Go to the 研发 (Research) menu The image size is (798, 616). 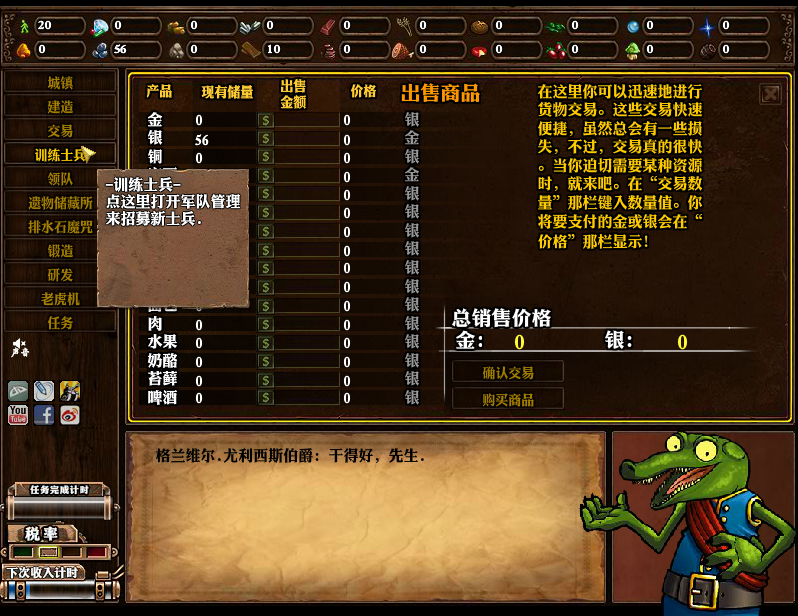(60, 275)
